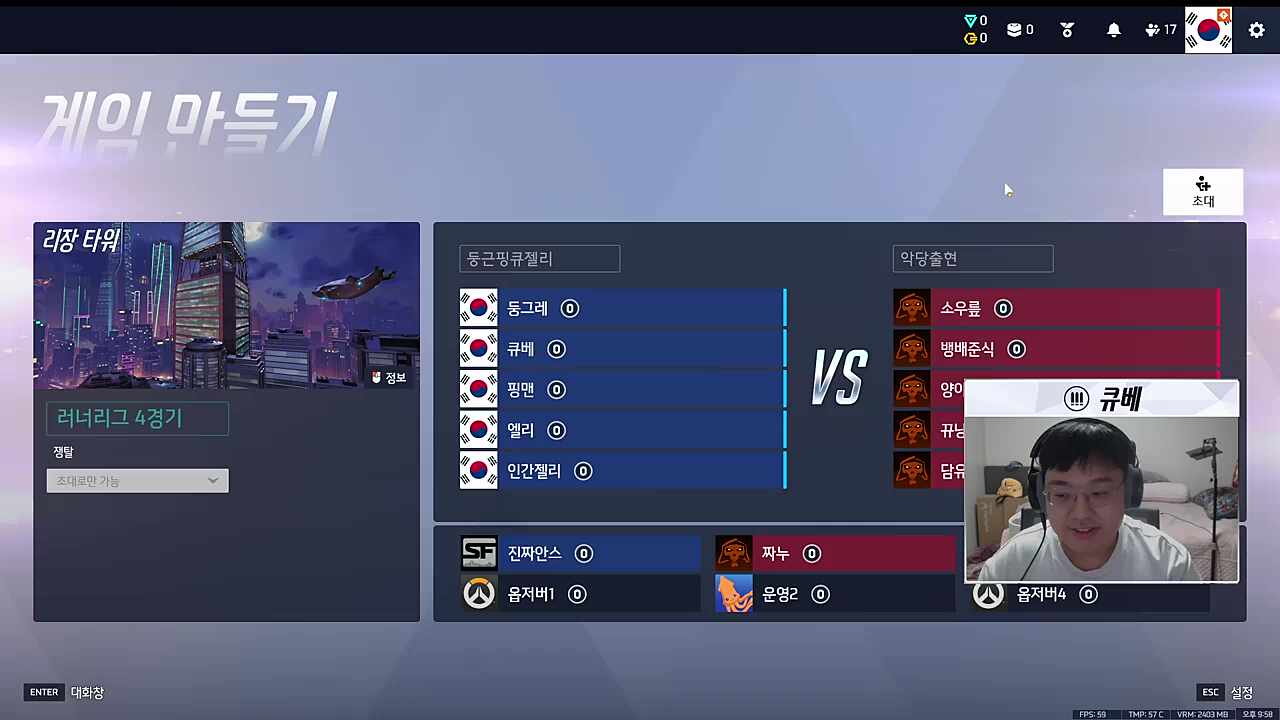Click 짜누's monkey player icon

pos(733,553)
